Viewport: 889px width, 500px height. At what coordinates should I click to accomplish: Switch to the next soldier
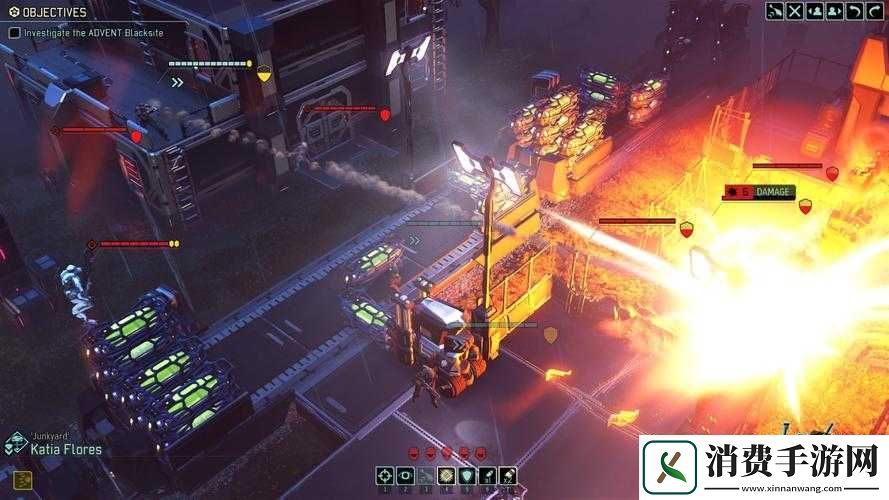coord(833,11)
